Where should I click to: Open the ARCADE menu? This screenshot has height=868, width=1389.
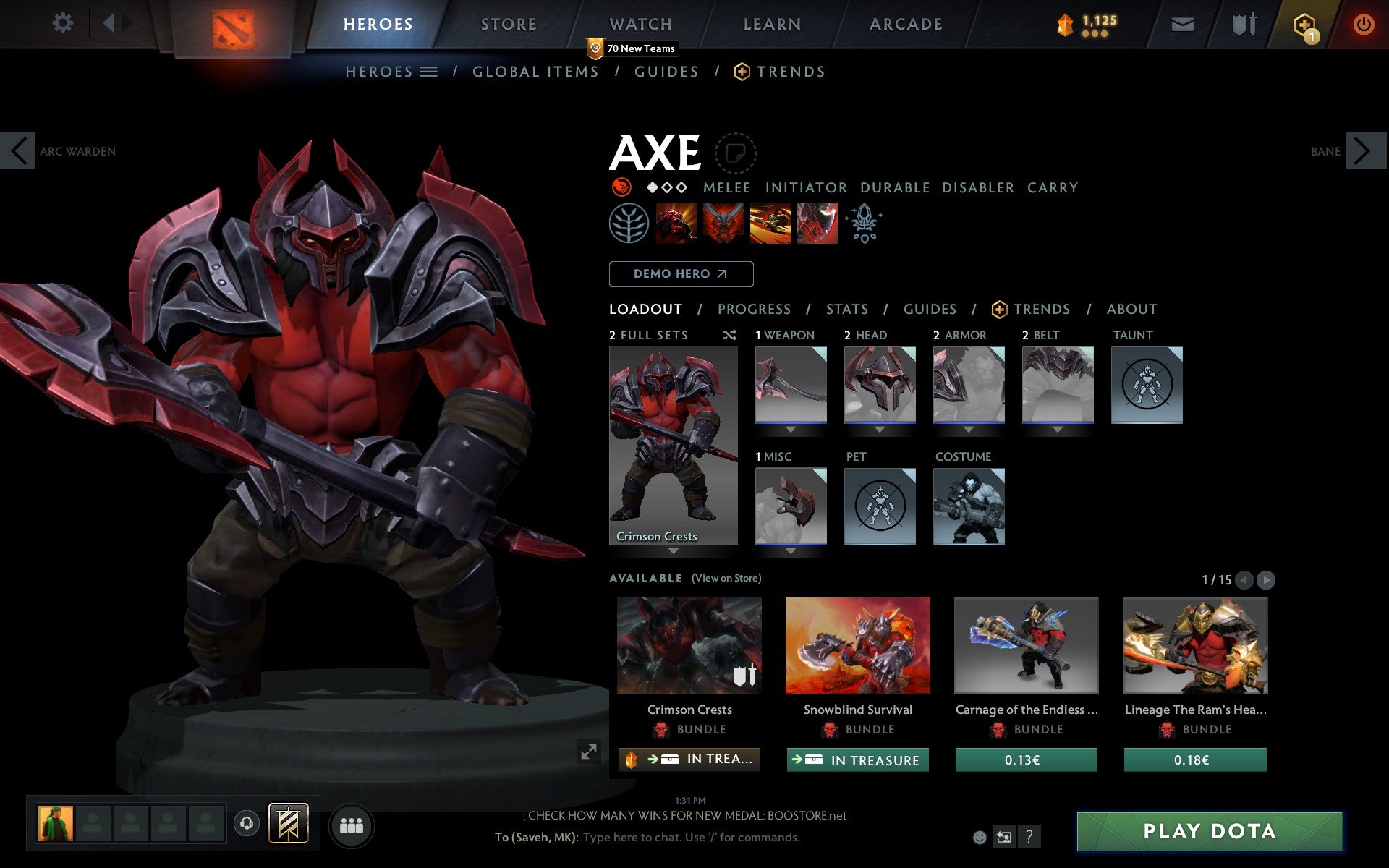pyautogui.click(x=905, y=24)
